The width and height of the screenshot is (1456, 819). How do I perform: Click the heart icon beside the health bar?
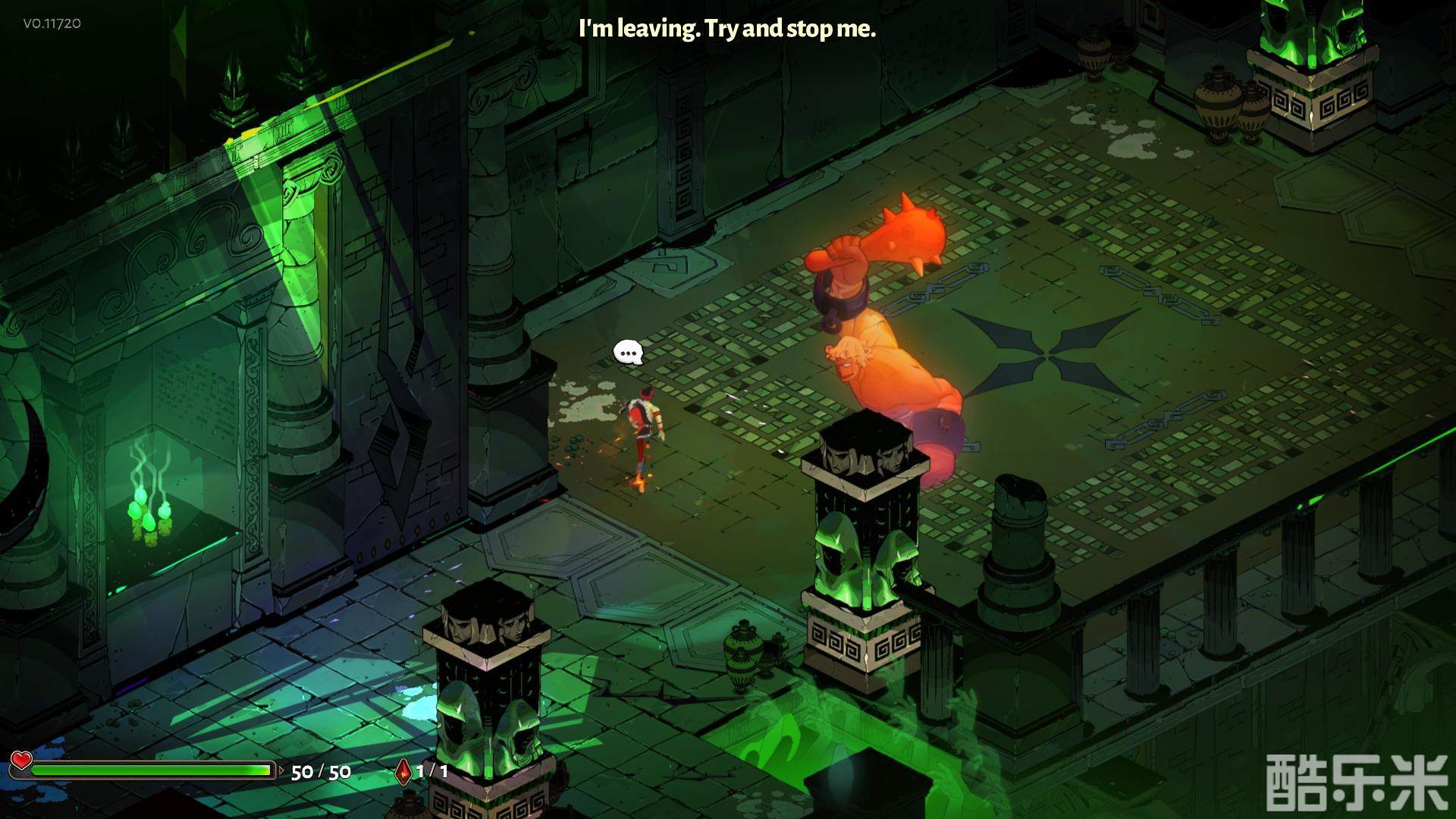coord(21,760)
